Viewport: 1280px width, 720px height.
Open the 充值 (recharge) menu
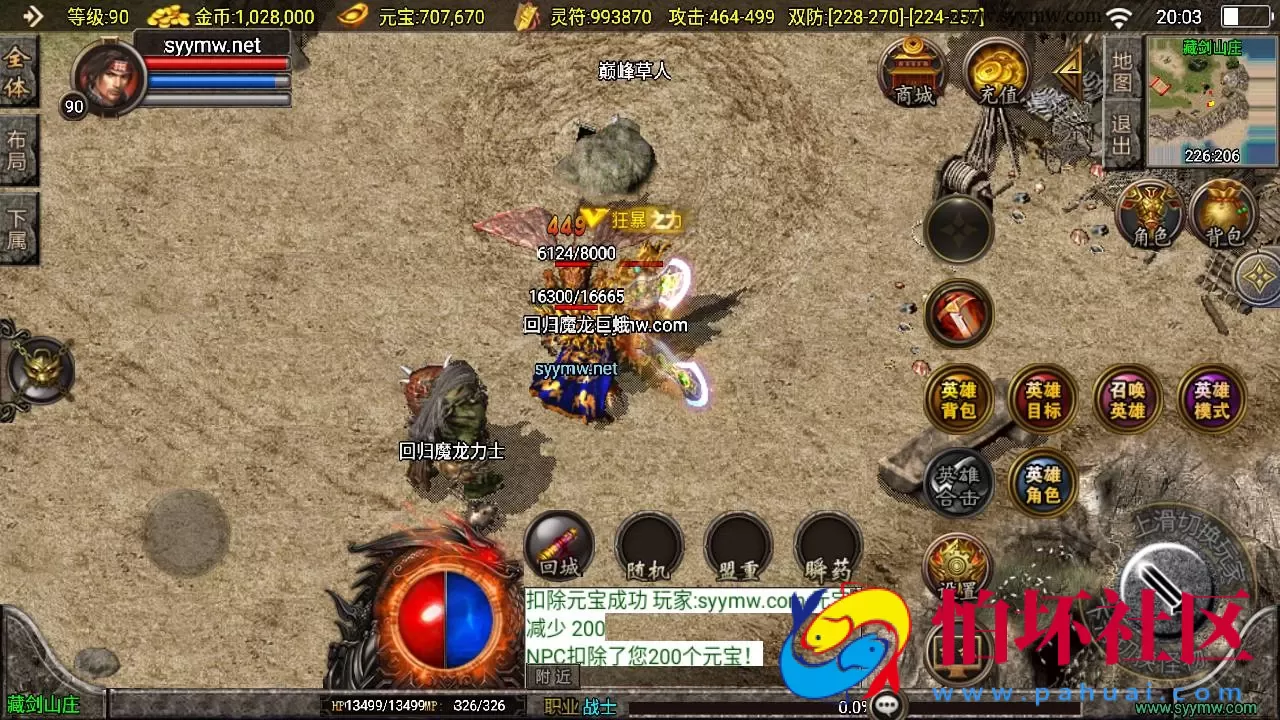[x=995, y=75]
